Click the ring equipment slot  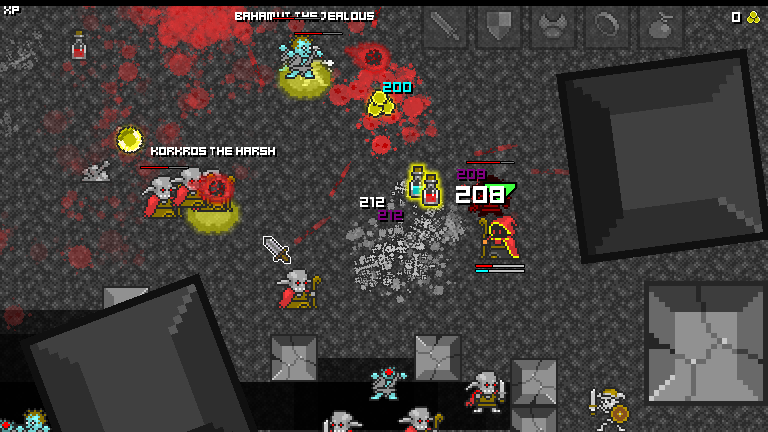tap(607, 28)
